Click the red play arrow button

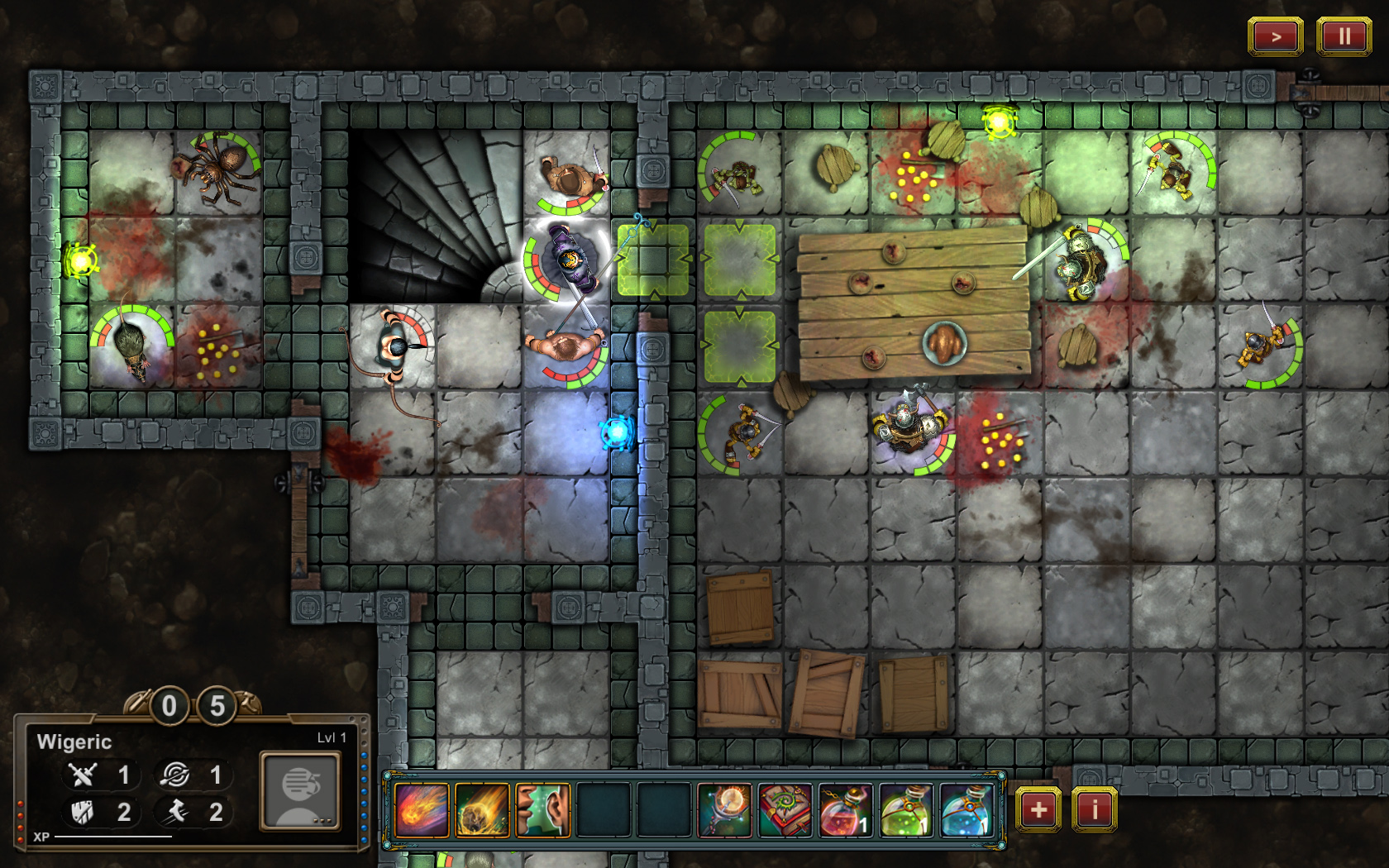1275,36
